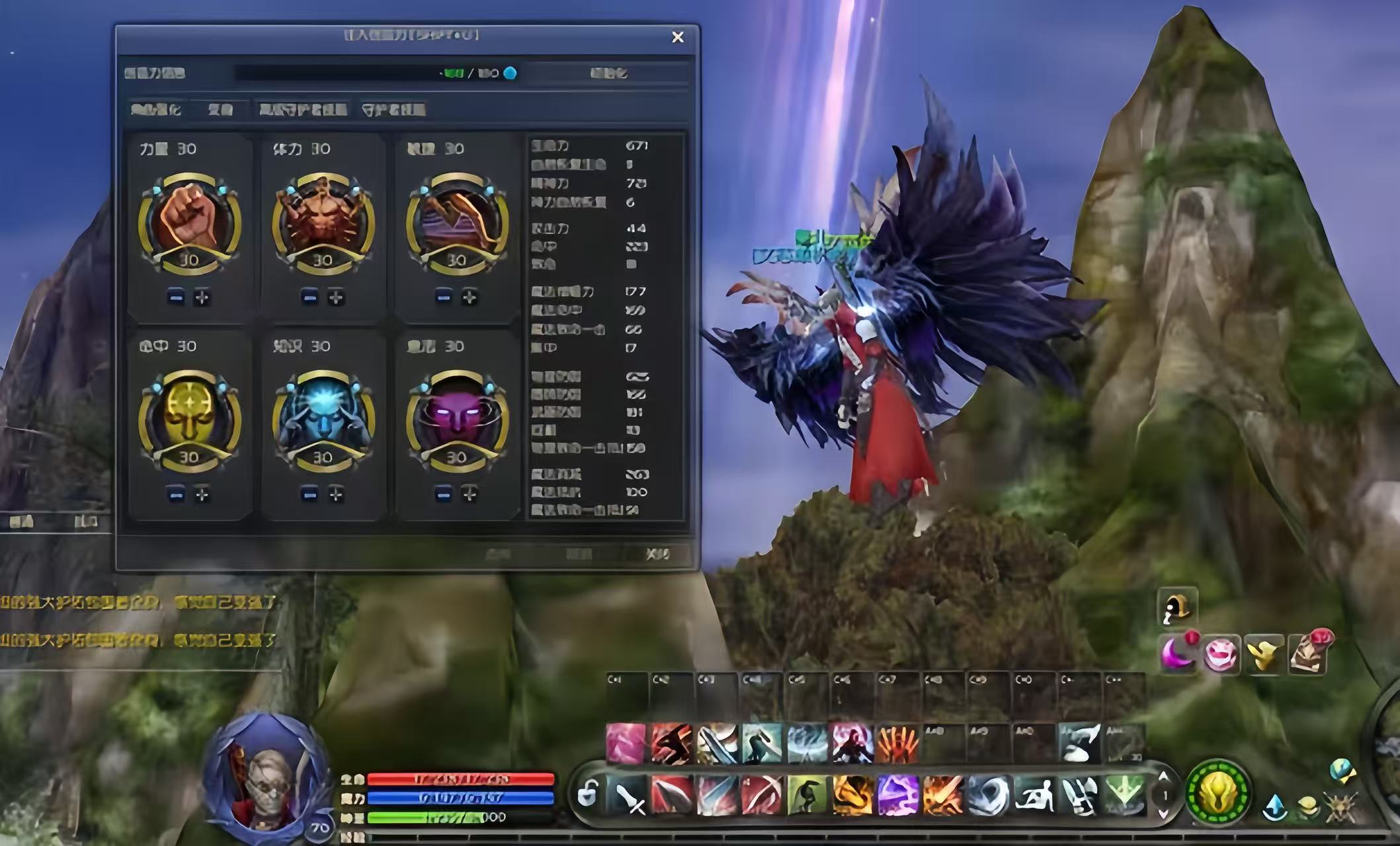The width and height of the screenshot is (1400, 846).
Task: Add a point to 体力 muscular torso attribute
Action: [x=336, y=298]
